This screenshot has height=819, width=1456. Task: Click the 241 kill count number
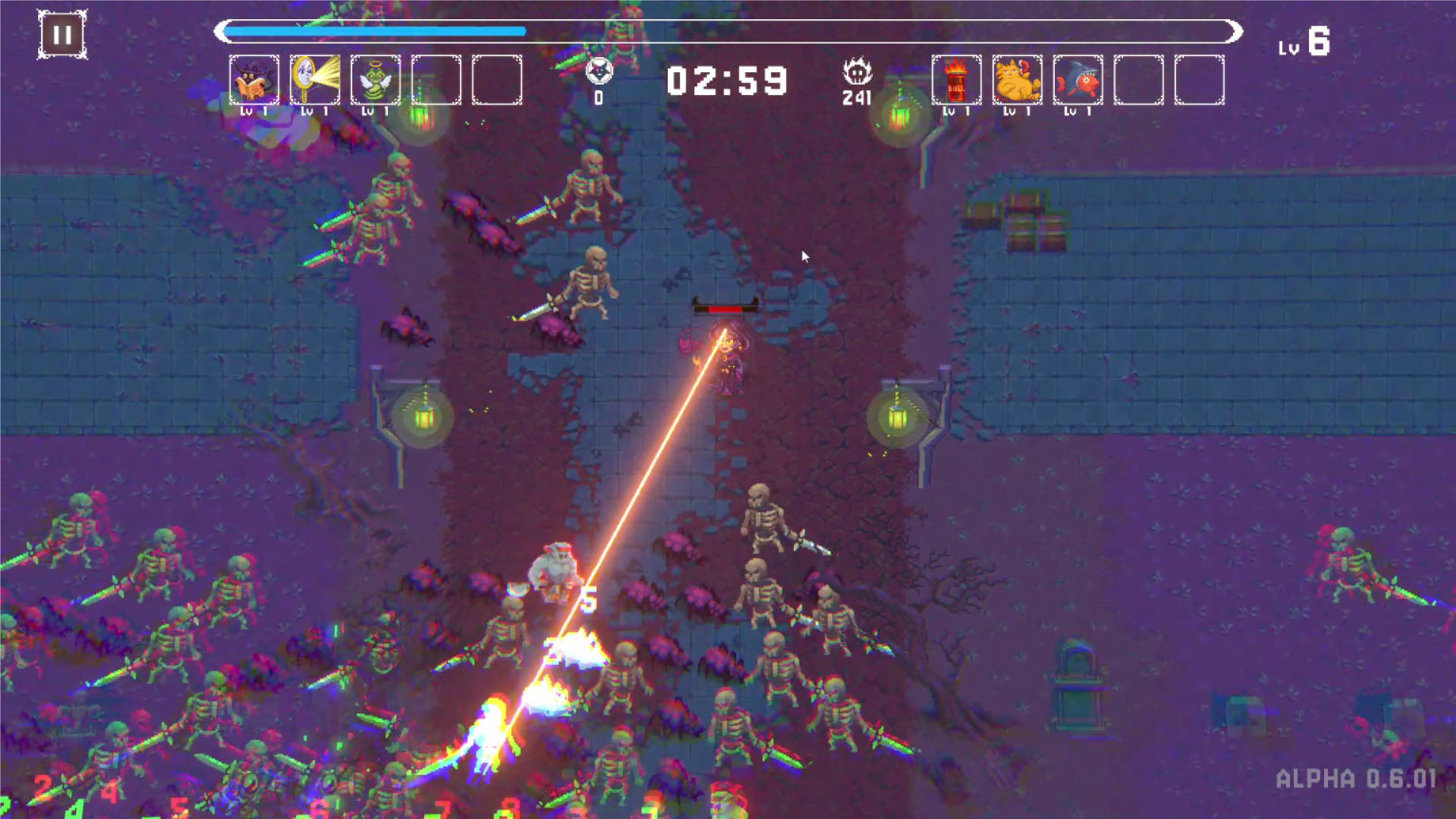point(856,99)
